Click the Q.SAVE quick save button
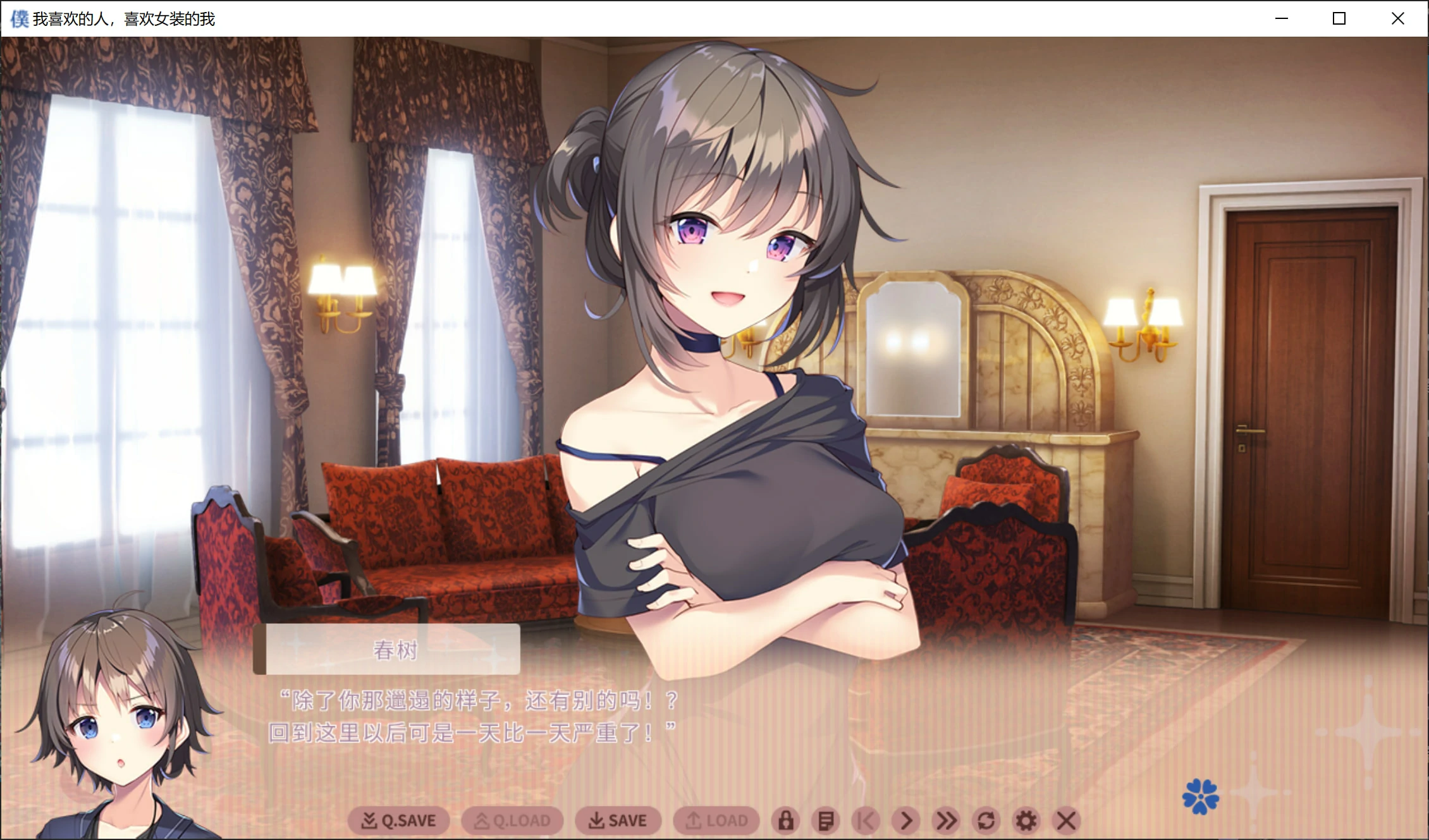This screenshot has height=840, width=1429. tap(398, 820)
